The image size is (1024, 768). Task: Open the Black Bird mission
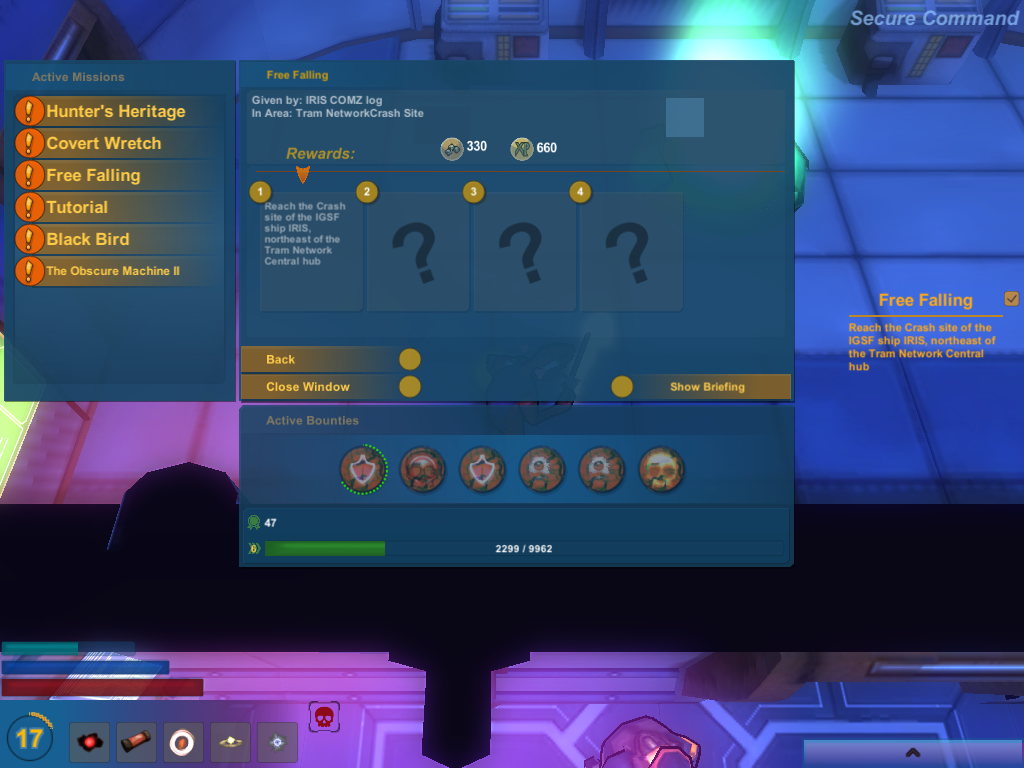[88, 239]
